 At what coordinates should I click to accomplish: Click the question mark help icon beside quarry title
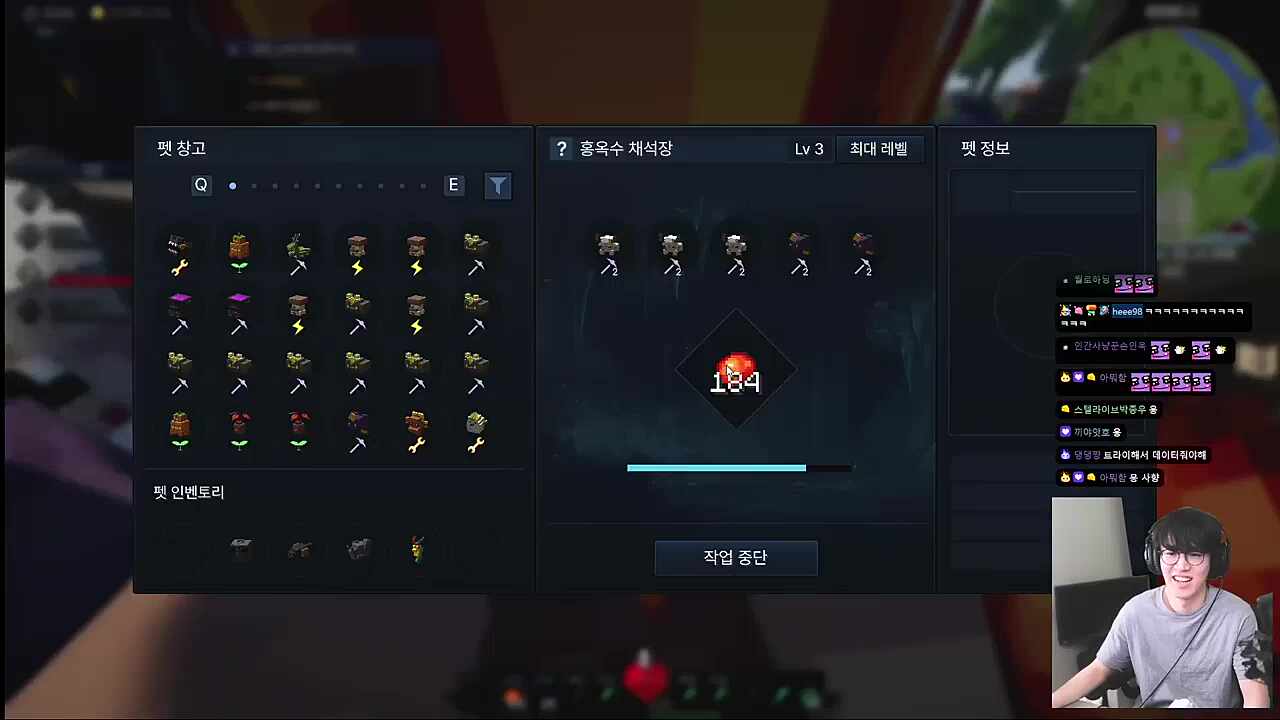(x=561, y=148)
